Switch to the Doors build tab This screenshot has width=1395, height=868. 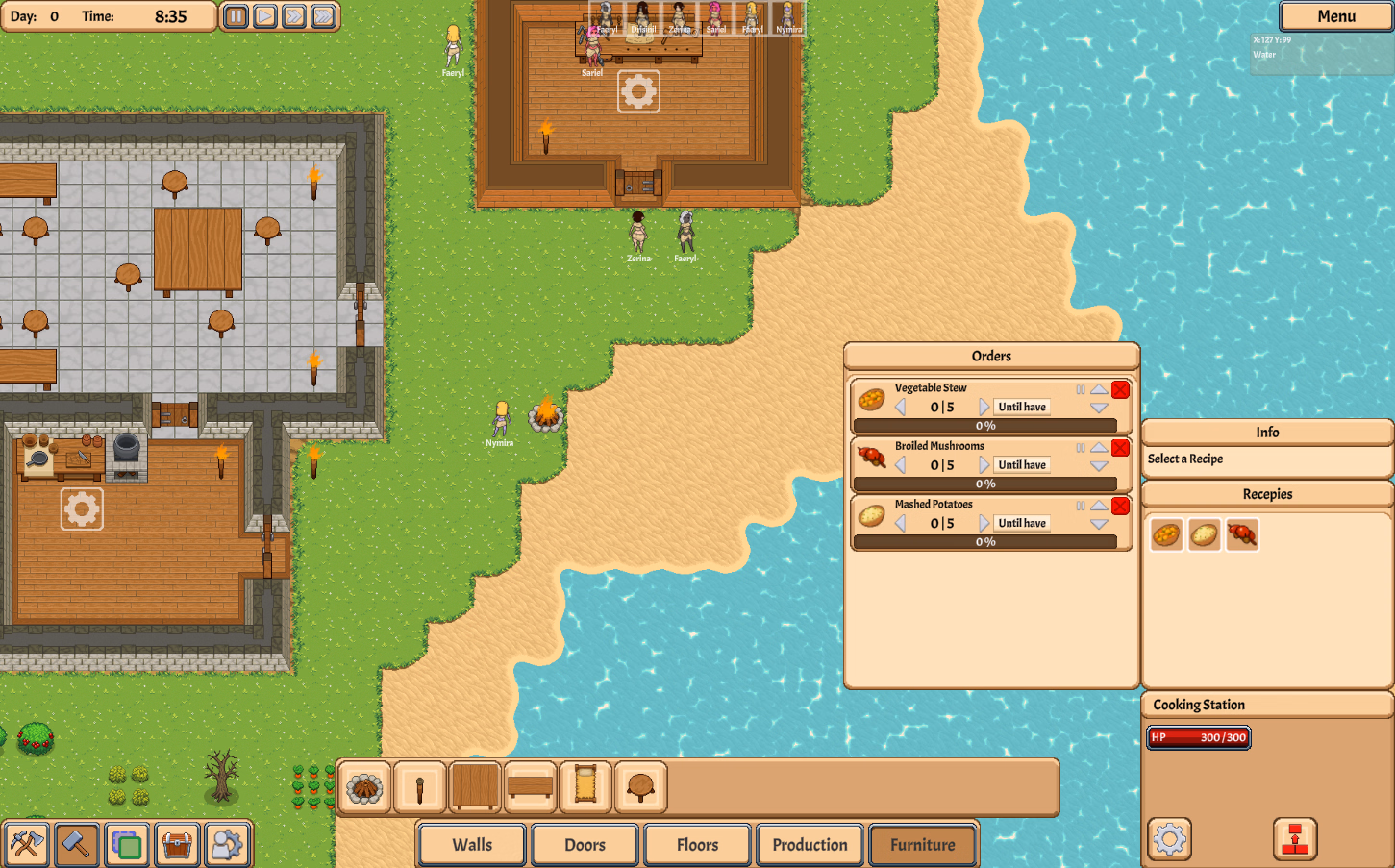click(585, 845)
